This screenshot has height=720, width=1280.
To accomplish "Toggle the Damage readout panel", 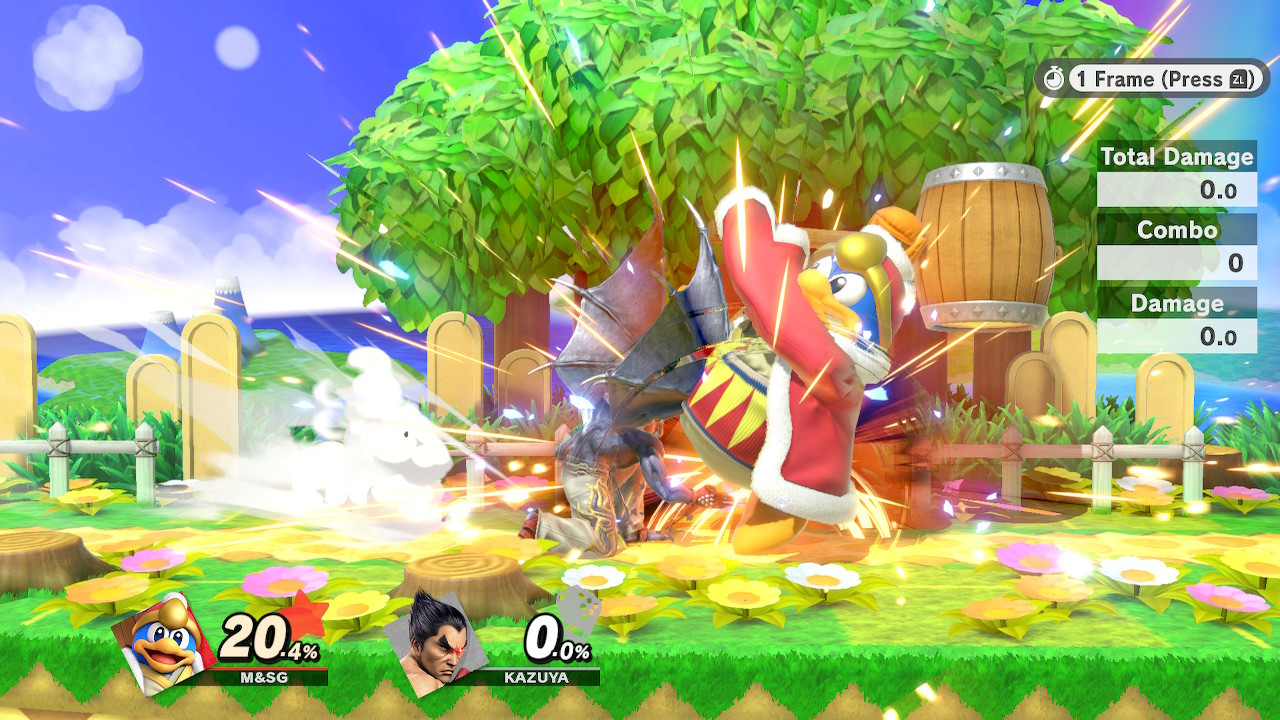I will (1177, 303).
